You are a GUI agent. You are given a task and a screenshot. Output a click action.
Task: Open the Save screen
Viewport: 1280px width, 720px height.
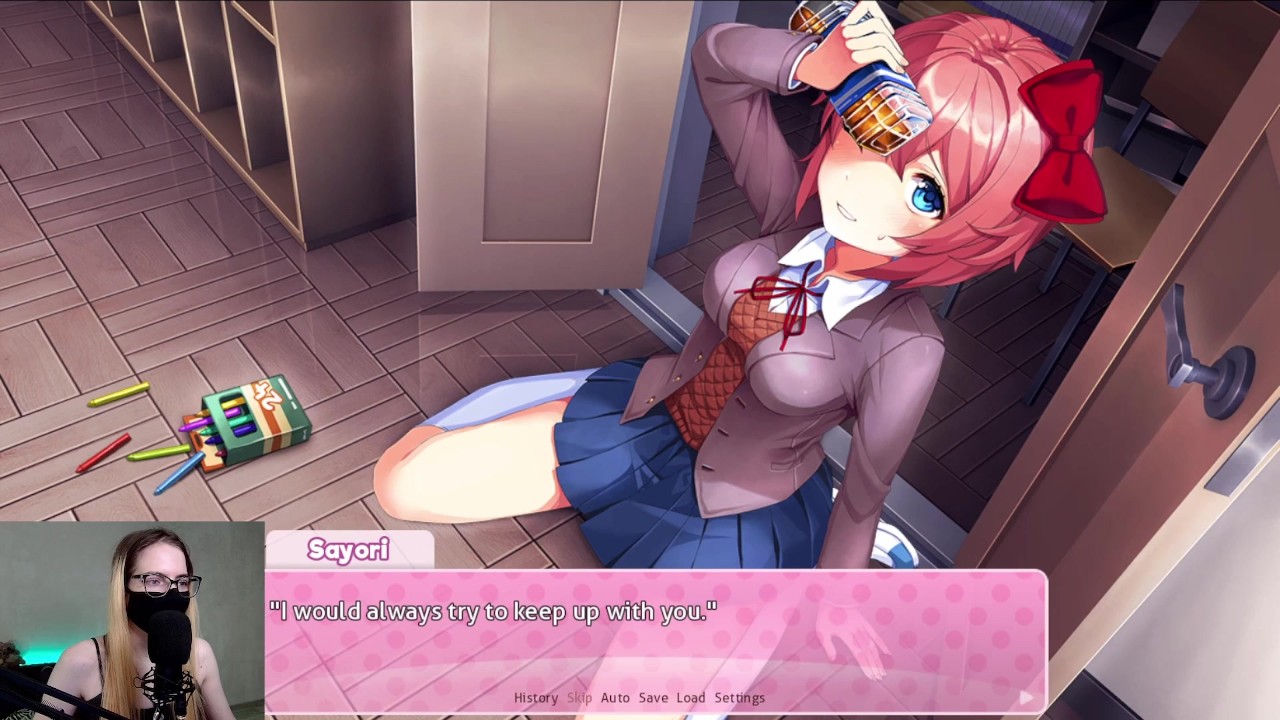(651, 697)
